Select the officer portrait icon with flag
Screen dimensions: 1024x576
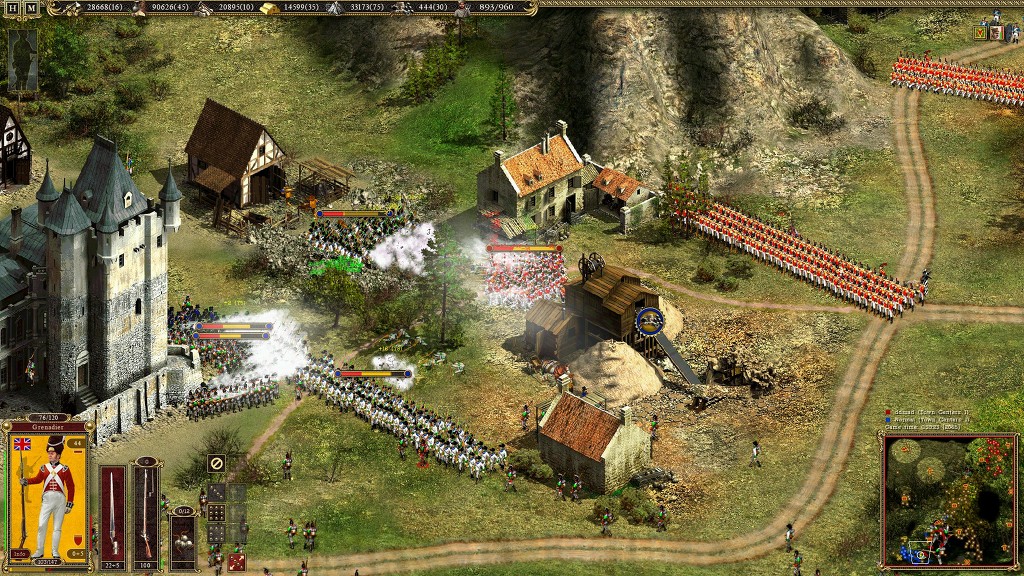pyautogui.click(x=996, y=33)
